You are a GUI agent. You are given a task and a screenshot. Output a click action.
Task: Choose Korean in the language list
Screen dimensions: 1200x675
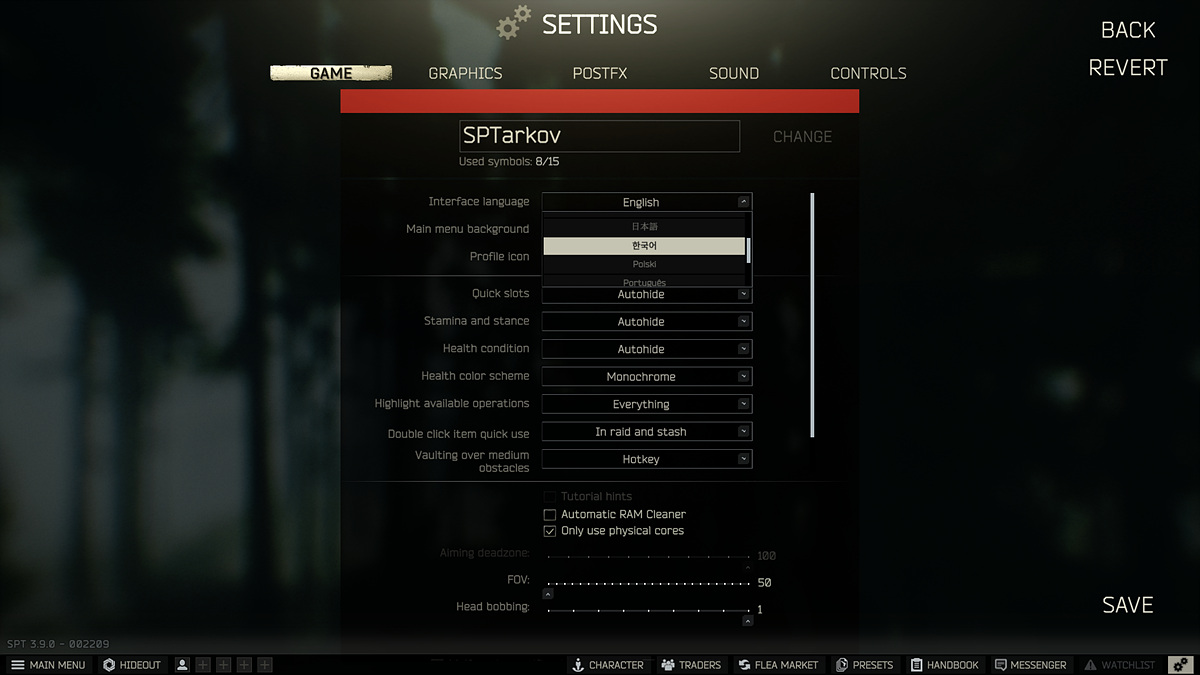(x=644, y=246)
